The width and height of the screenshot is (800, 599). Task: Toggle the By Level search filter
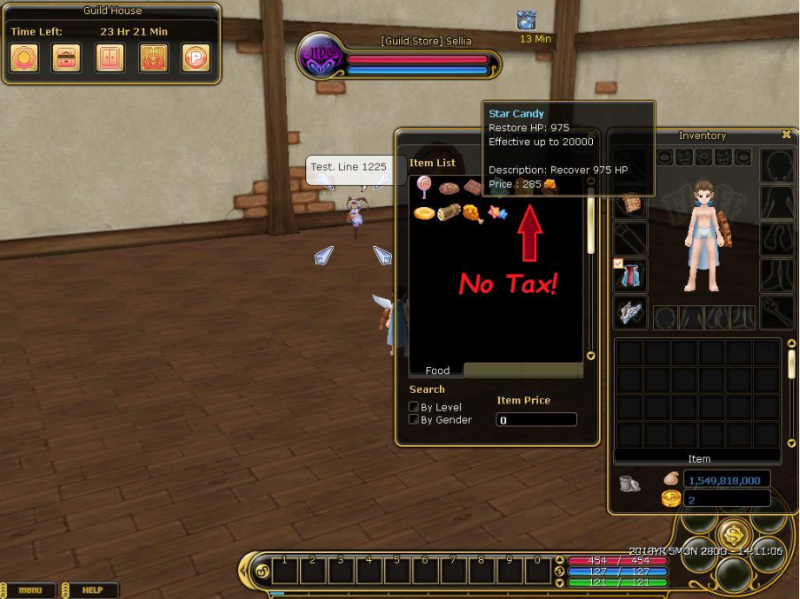point(414,407)
